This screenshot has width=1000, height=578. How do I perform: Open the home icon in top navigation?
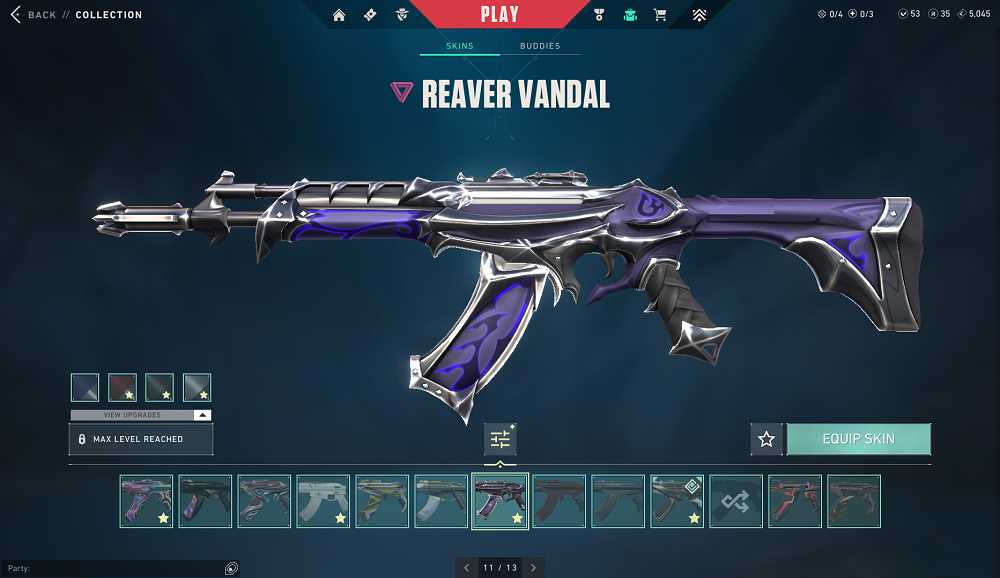[x=339, y=15]
